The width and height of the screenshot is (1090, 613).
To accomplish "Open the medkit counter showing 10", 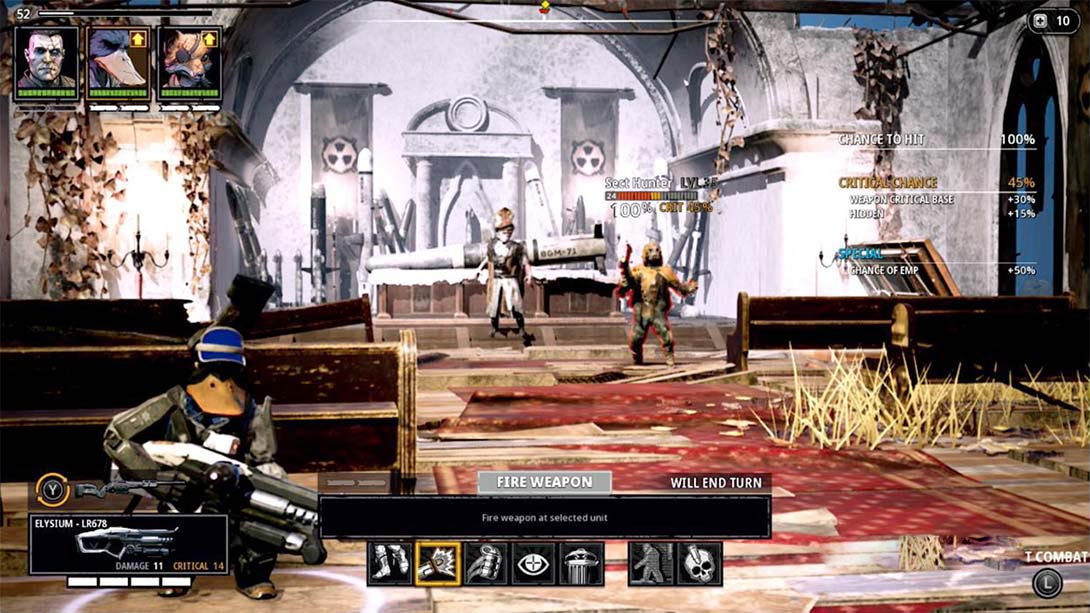I will (1052, 21).
